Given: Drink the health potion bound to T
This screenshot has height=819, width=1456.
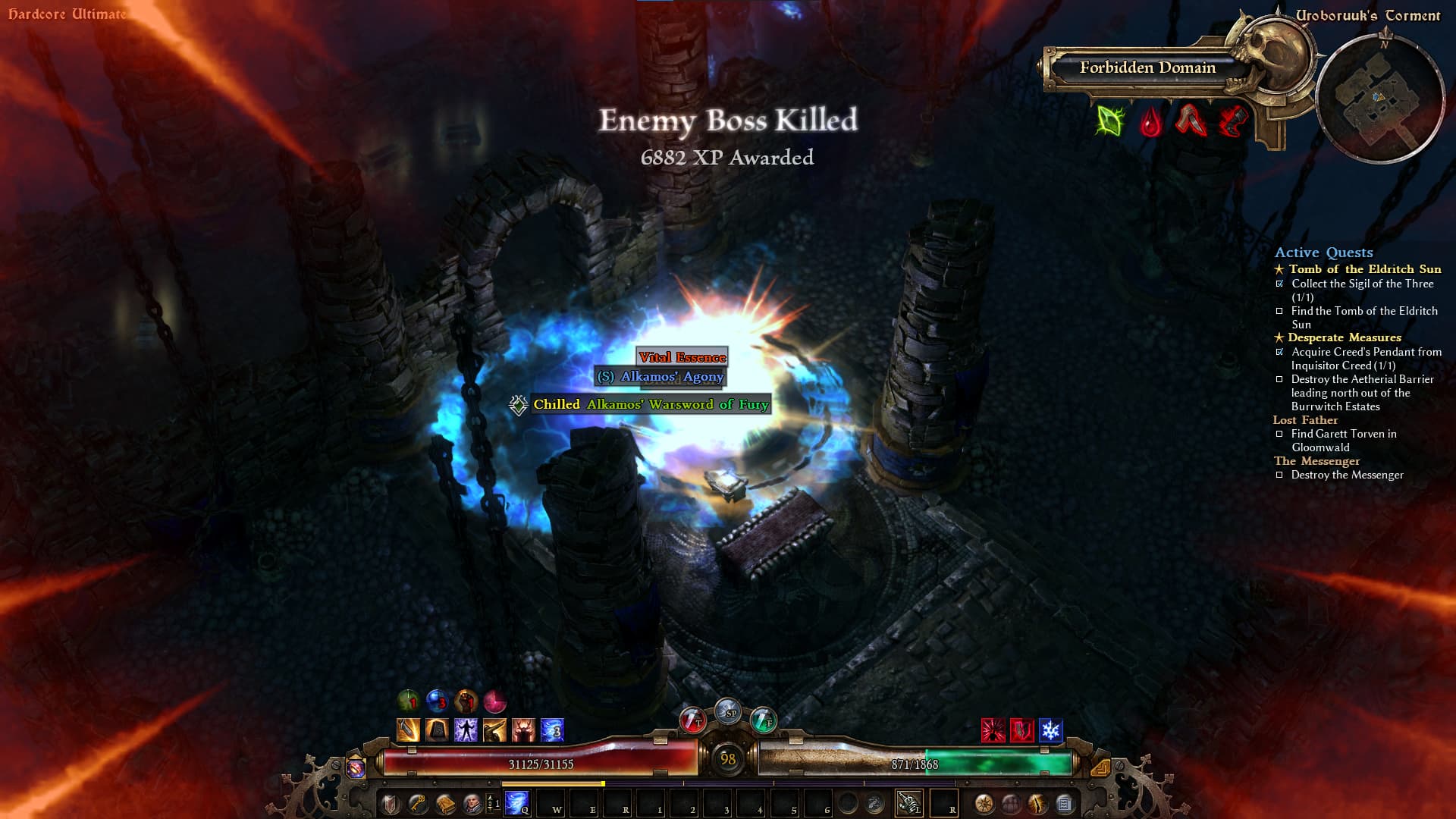Looking at the screenshot, I should click(x=692, y=720).
